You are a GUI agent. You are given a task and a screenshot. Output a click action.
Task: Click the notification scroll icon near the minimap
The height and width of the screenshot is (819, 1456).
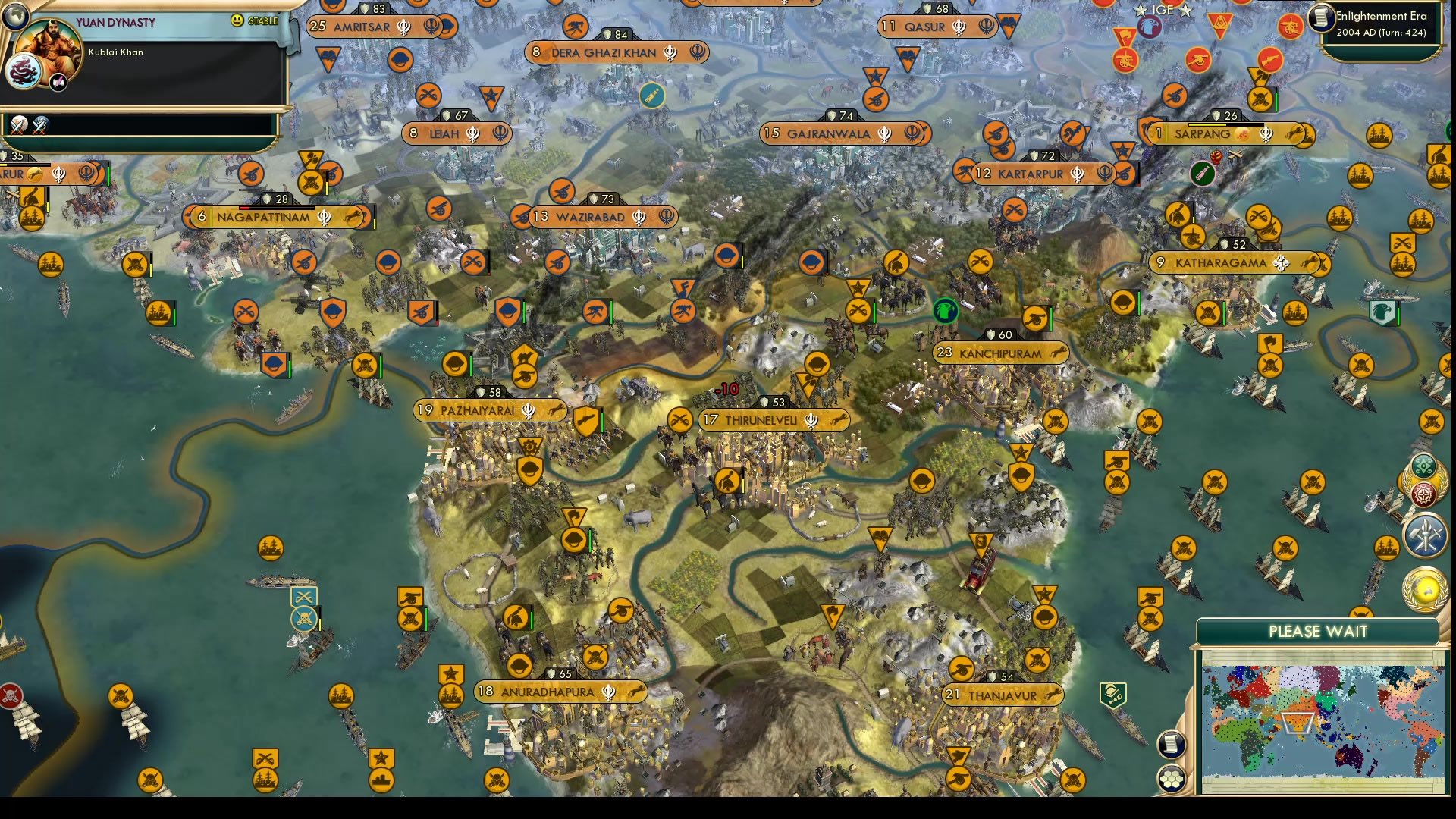pyautogui.click(x=1171, y=743)
